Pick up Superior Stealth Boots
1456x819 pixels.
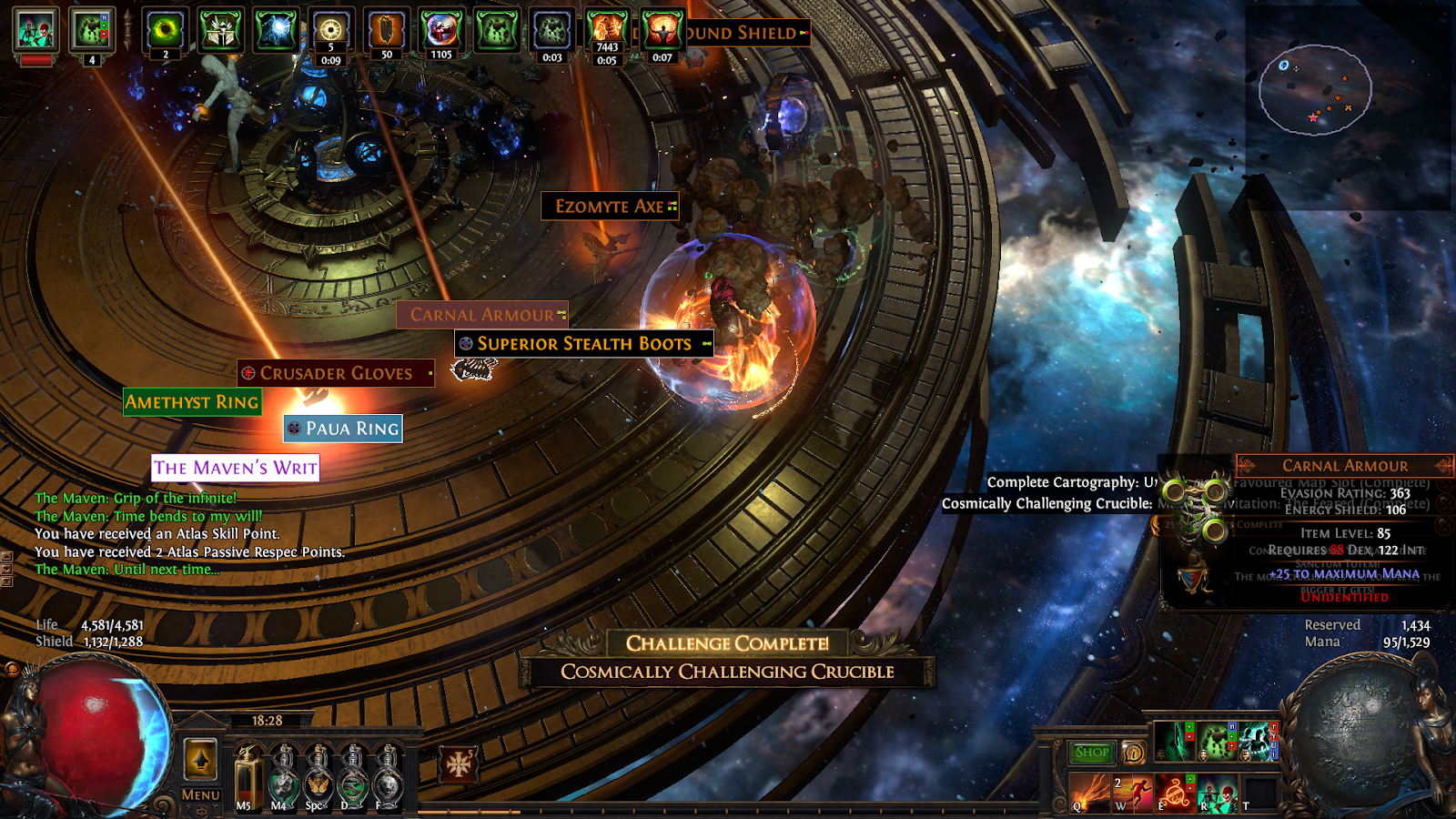(x=584, y=344)
